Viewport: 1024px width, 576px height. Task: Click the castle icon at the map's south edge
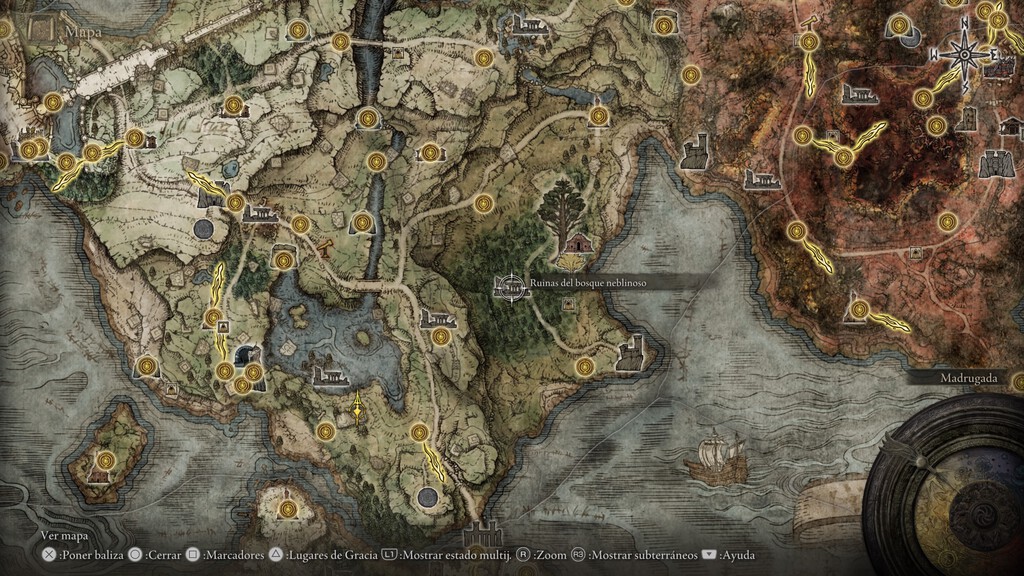(483, 535)
